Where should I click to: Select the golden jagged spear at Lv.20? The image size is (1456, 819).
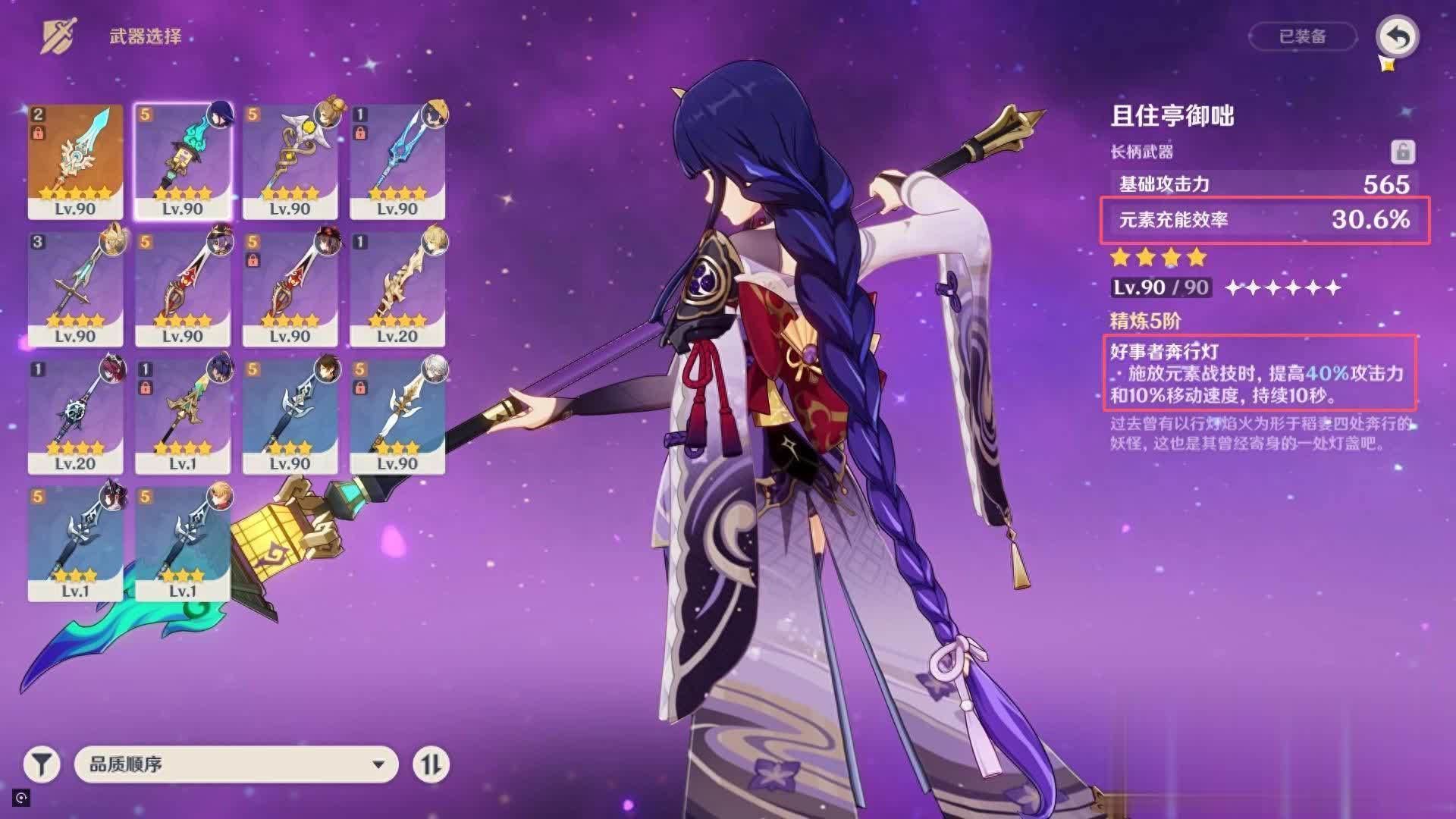pyautogui.click(x=397, y=288)
